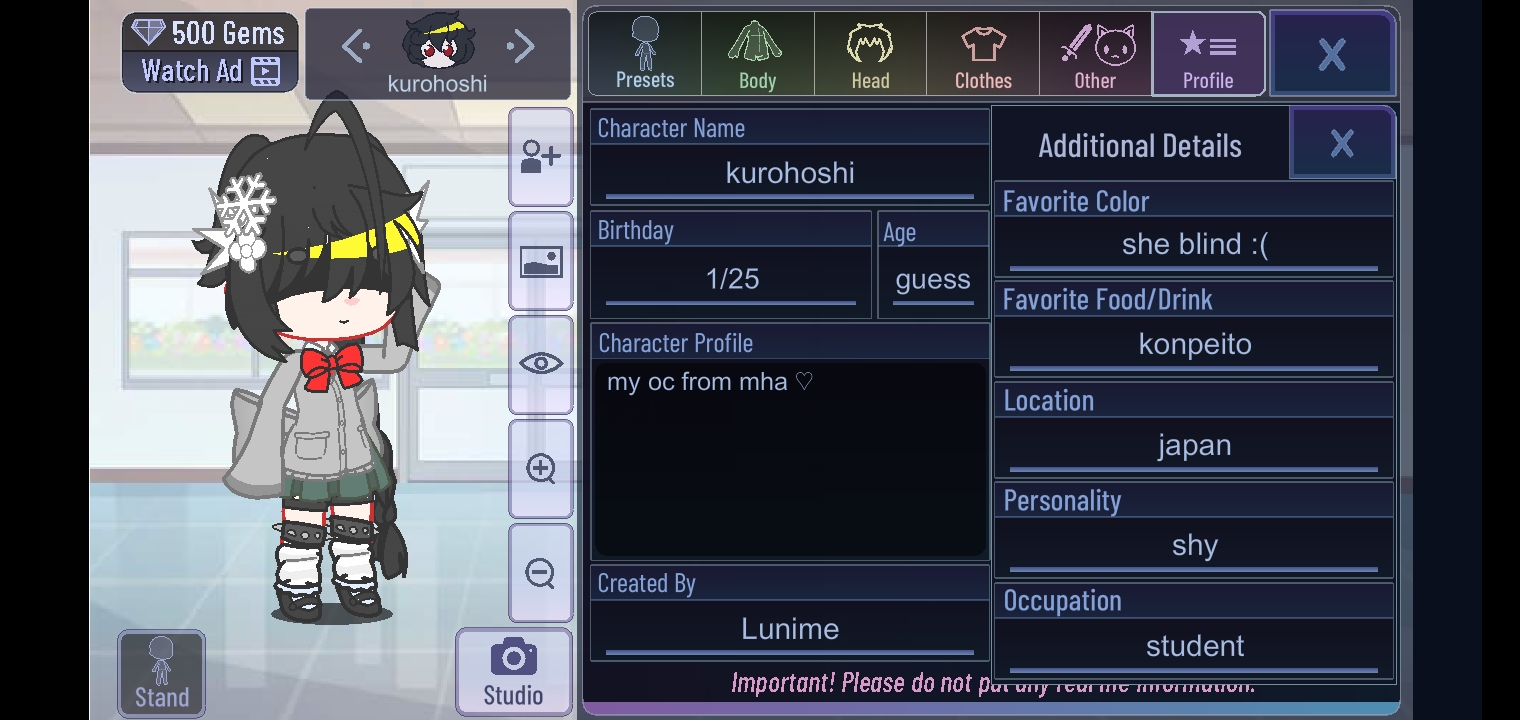Select the Profile tab

[x=1208, y=55]
